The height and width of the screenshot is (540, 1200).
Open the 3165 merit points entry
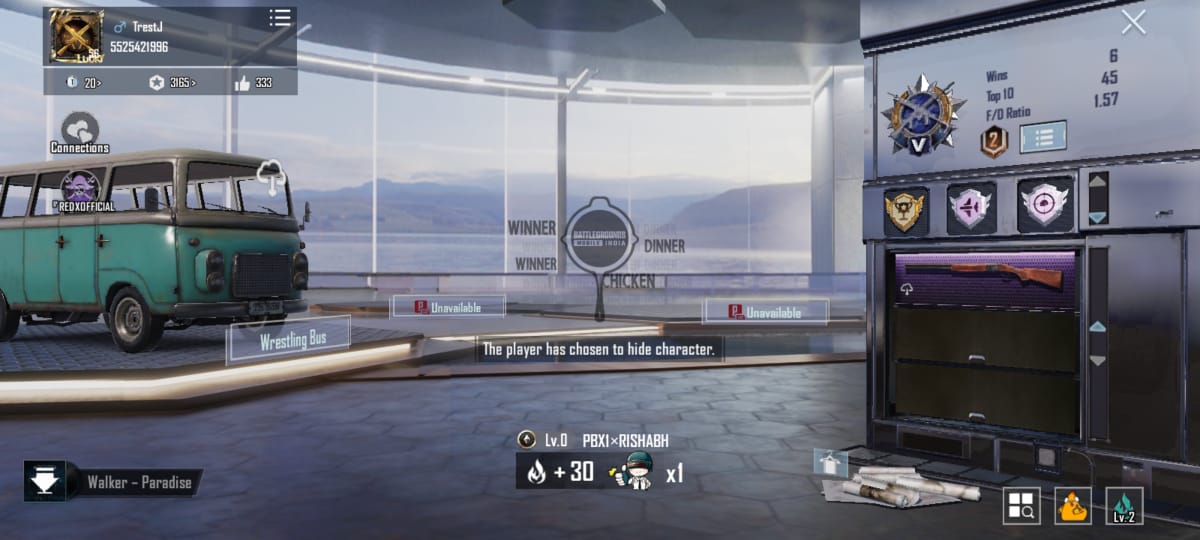(x=172, y=83)
